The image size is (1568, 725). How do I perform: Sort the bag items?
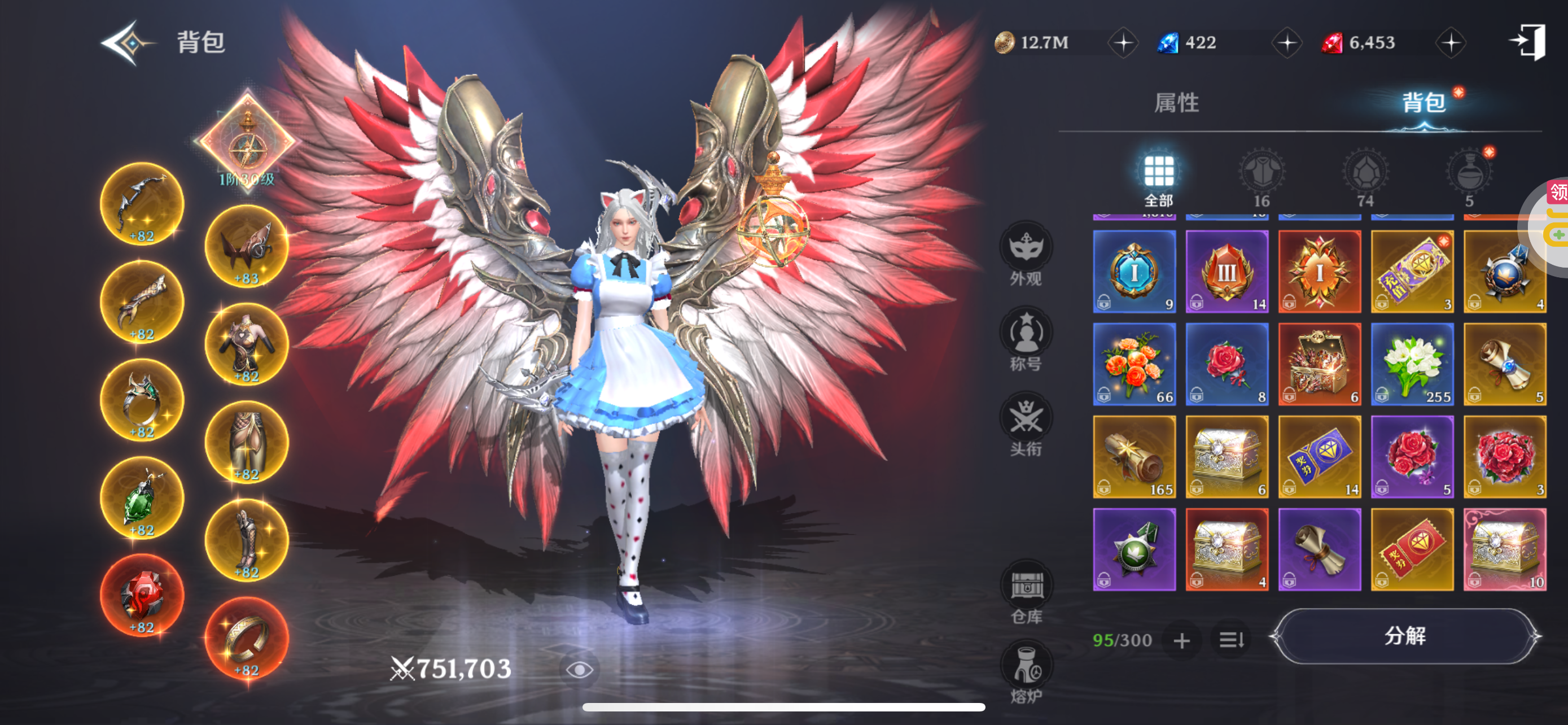tap(1231, 640)
